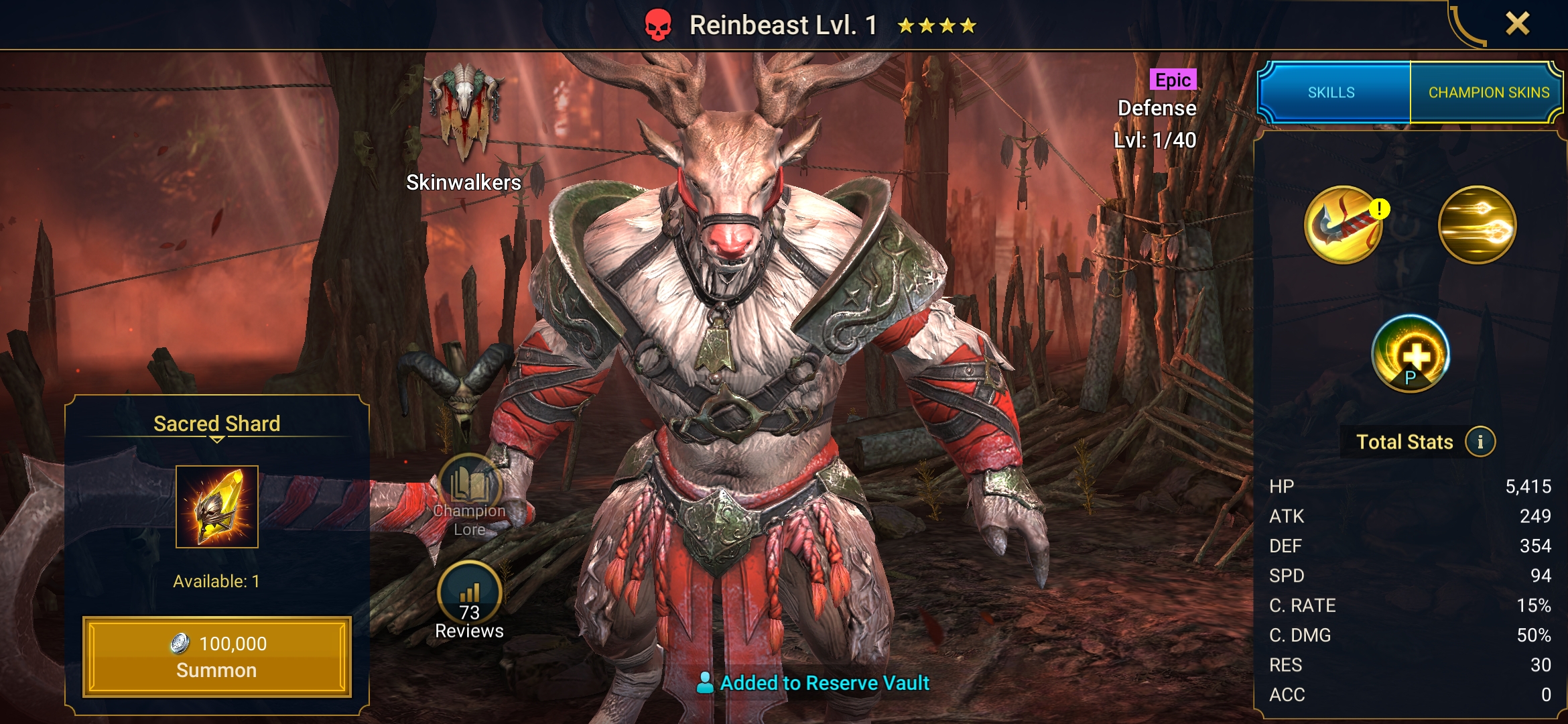Viewport: 1568px width, 724px height.
Task: Expand the Sacred Shard dropdown
Action: point(216,440)
